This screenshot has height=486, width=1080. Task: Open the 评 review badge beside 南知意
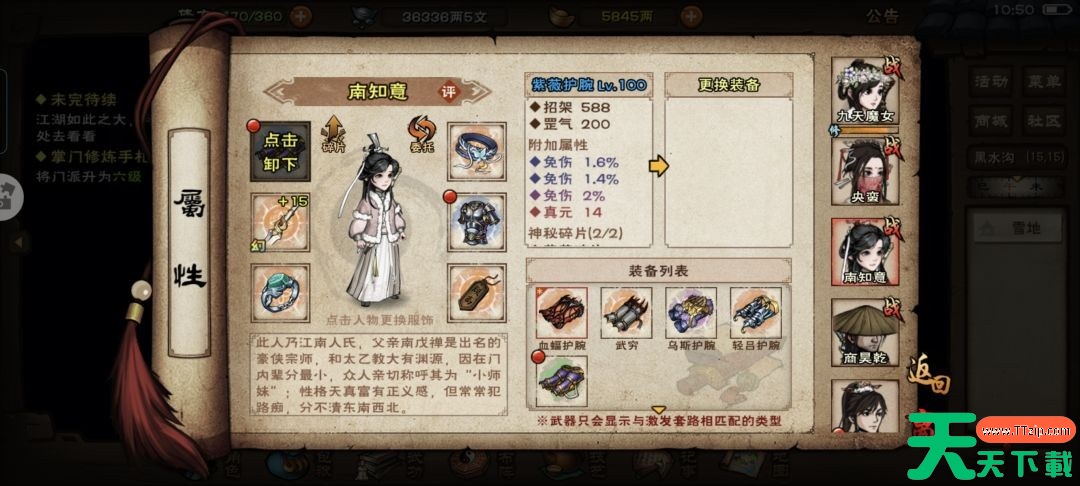point(450,92)
